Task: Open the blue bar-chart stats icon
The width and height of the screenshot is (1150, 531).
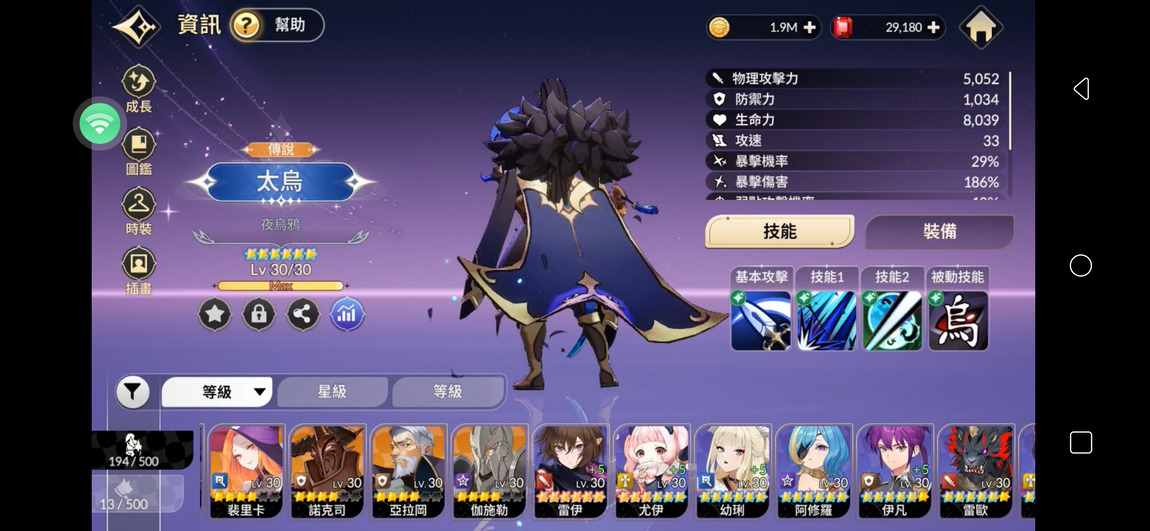Action: (347, 315)
